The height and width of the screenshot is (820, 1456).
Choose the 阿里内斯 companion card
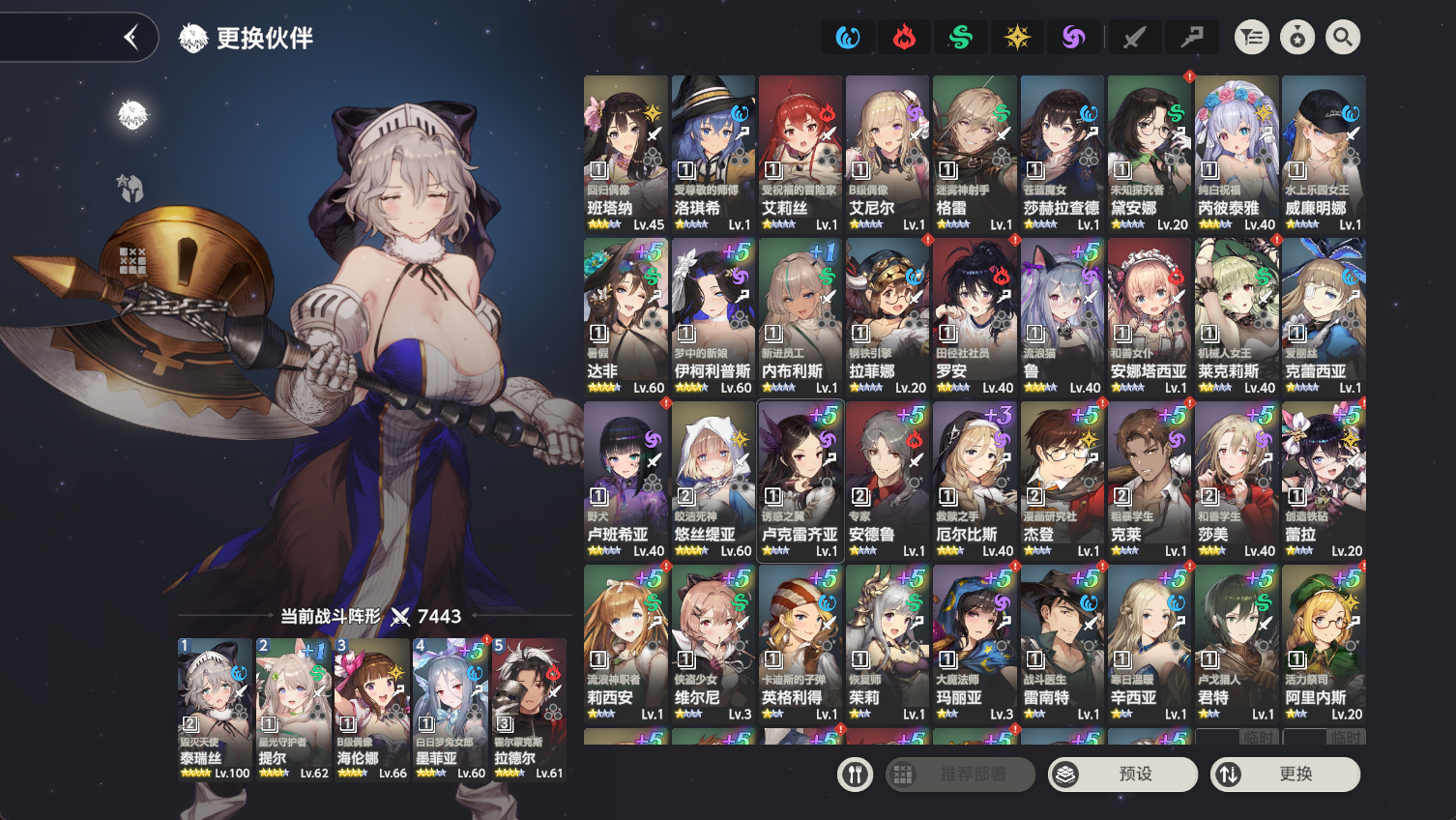(1324, 644)
